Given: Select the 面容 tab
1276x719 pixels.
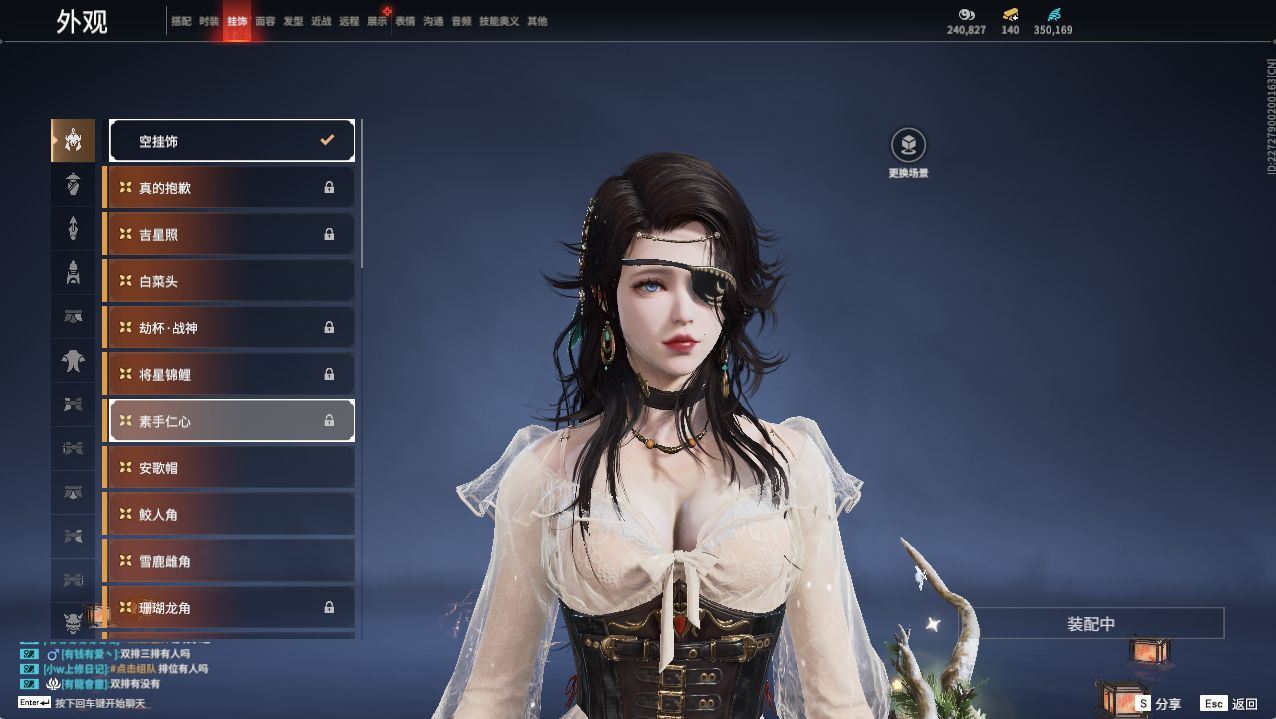Looking at the screenshot, I should click(x=265, y=21).
